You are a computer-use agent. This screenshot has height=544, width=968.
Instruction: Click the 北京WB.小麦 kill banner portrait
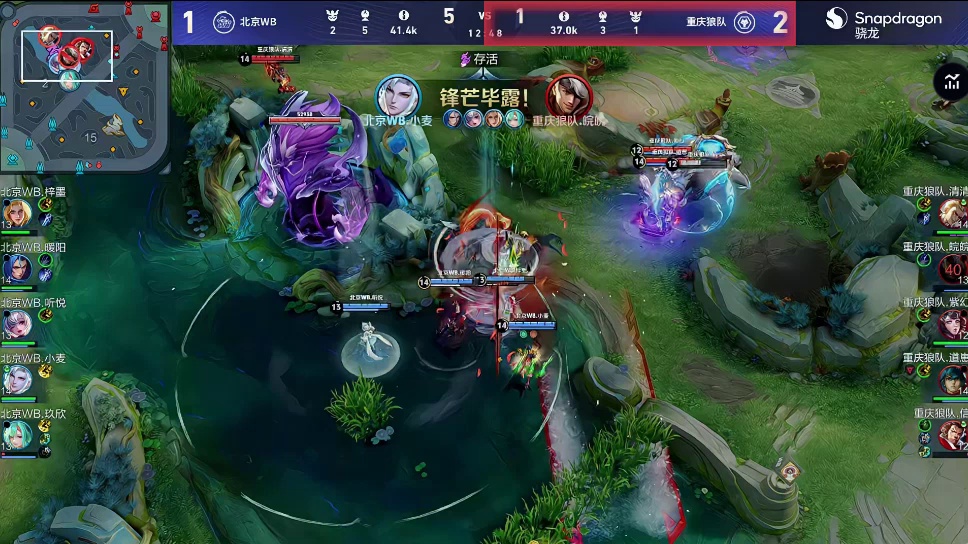[x=398, y=97]
